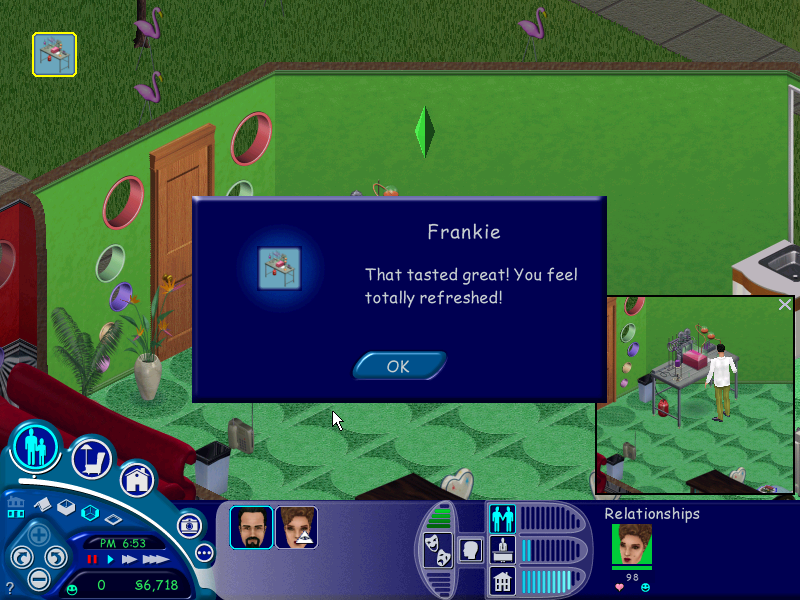Viewport: 800px width, 600px height.
Task: Confirm the Frankie dialog with OK
Action: [398, 366]
